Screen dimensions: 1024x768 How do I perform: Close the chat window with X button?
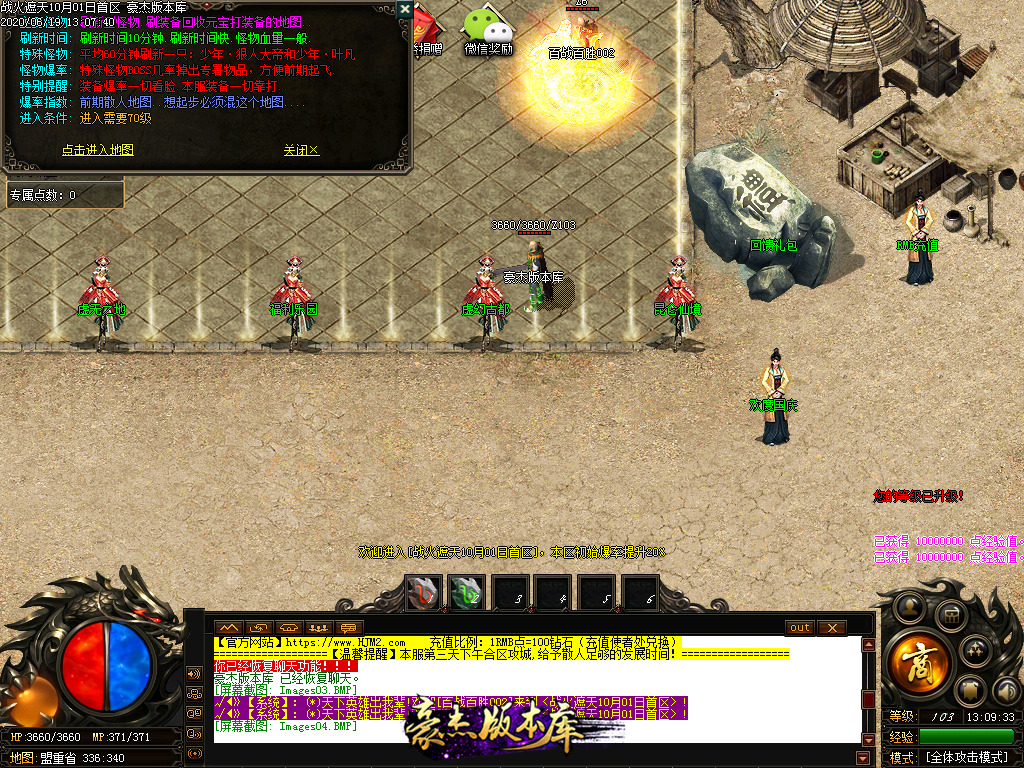[x=831, y=628]
